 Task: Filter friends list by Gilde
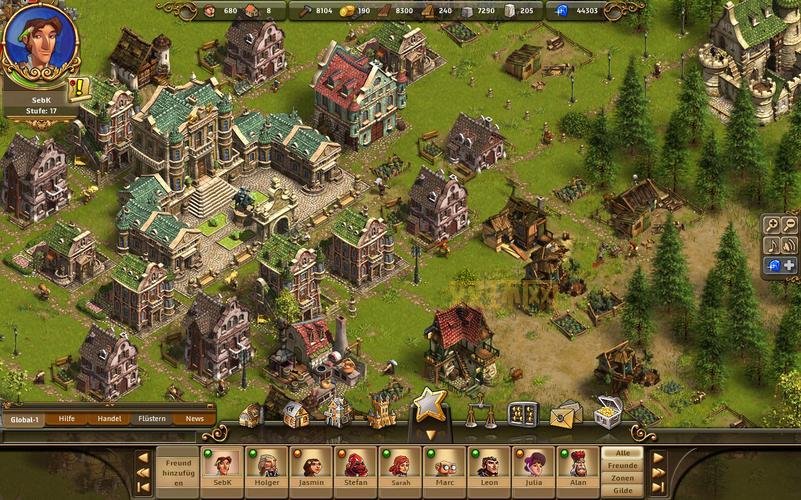pos(621,491)
